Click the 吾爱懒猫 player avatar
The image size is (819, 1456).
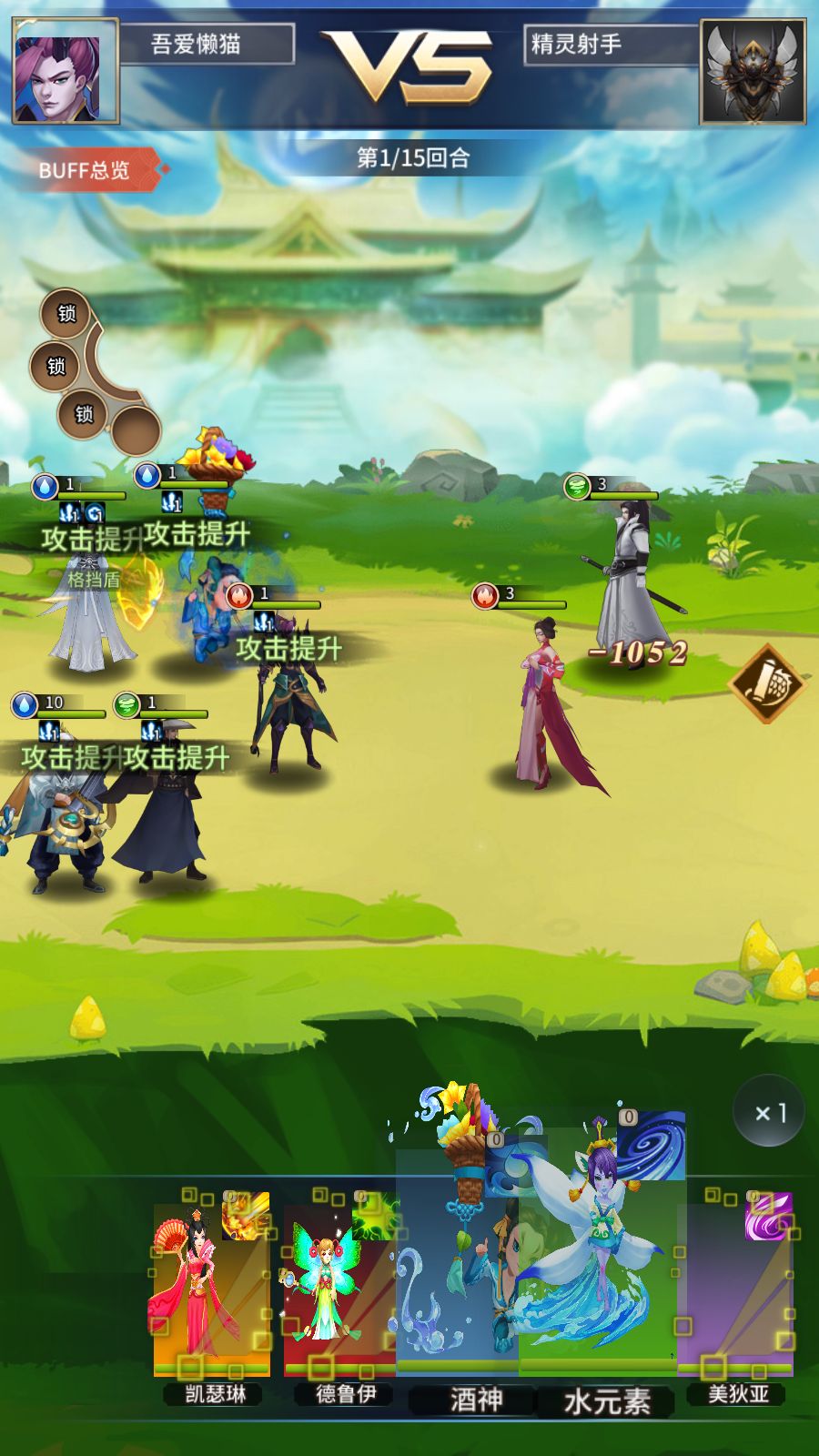tap(66, 71)
